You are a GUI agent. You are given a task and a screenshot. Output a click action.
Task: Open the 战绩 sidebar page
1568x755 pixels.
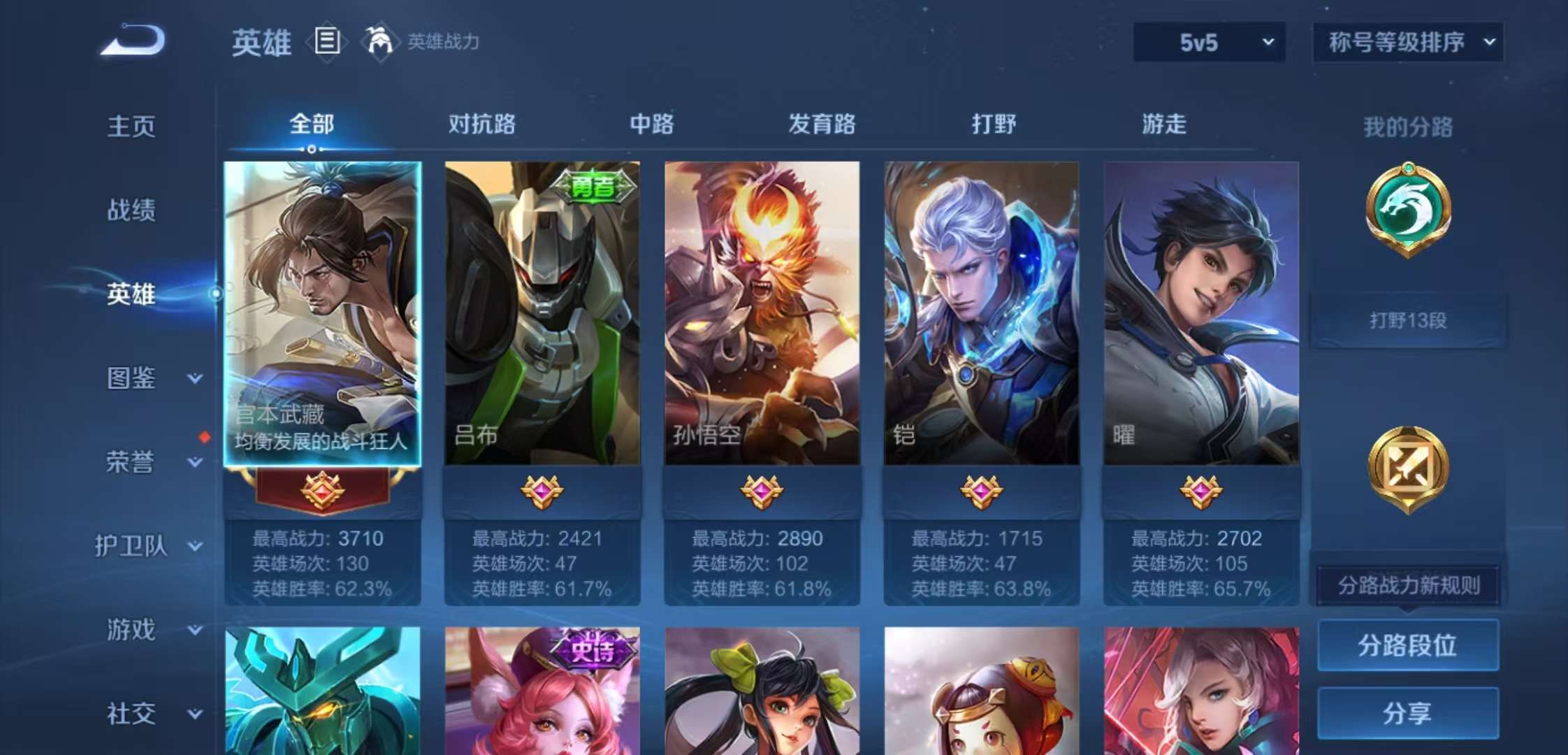click(131, 210)
